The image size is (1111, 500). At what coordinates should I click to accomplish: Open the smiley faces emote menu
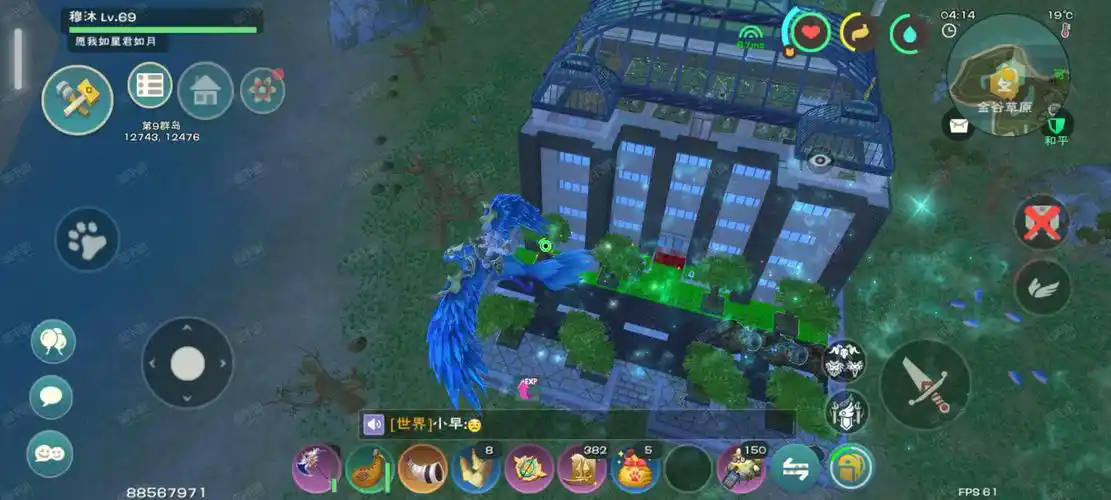(x=49, y=453)
